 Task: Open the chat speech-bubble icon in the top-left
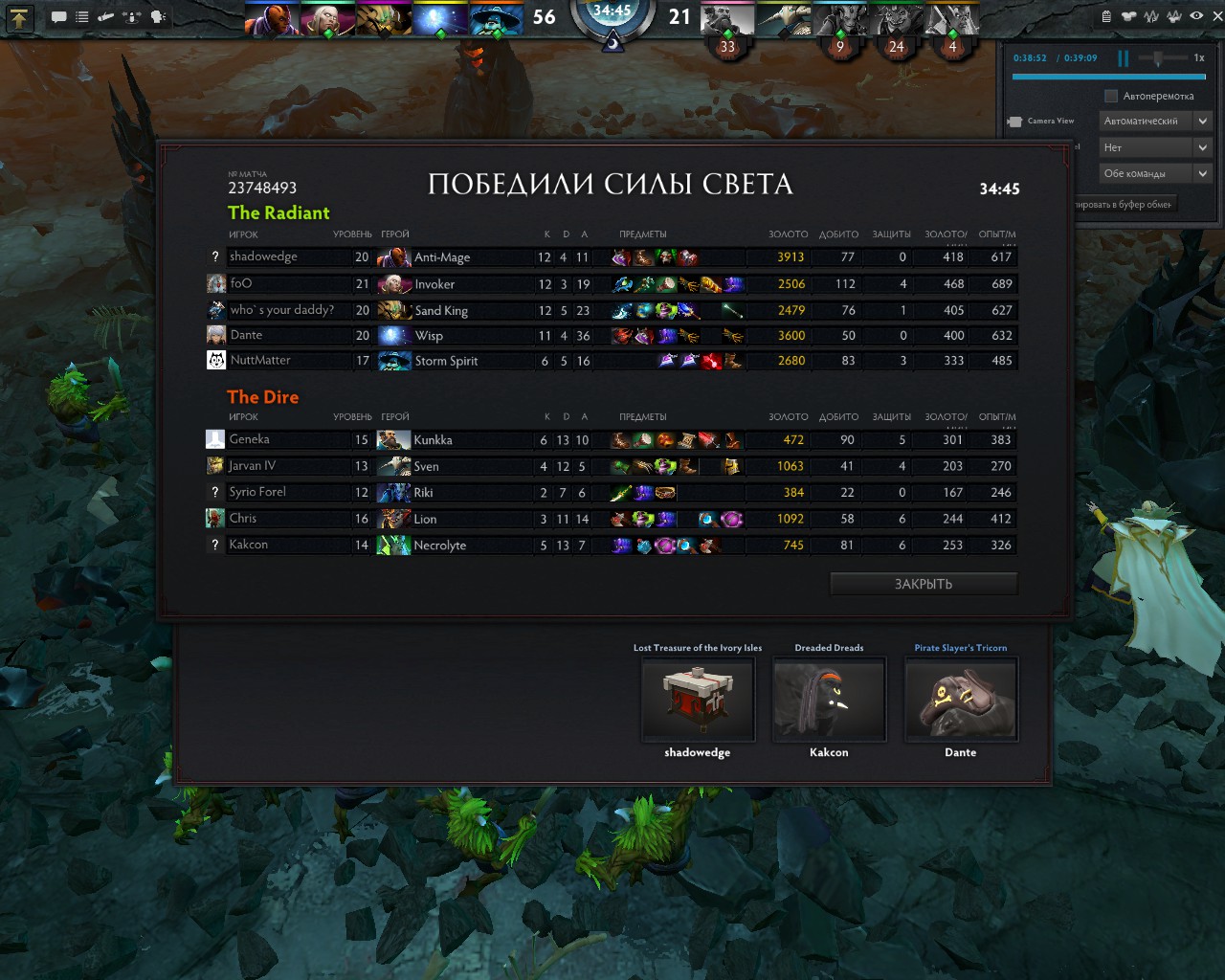58,17
